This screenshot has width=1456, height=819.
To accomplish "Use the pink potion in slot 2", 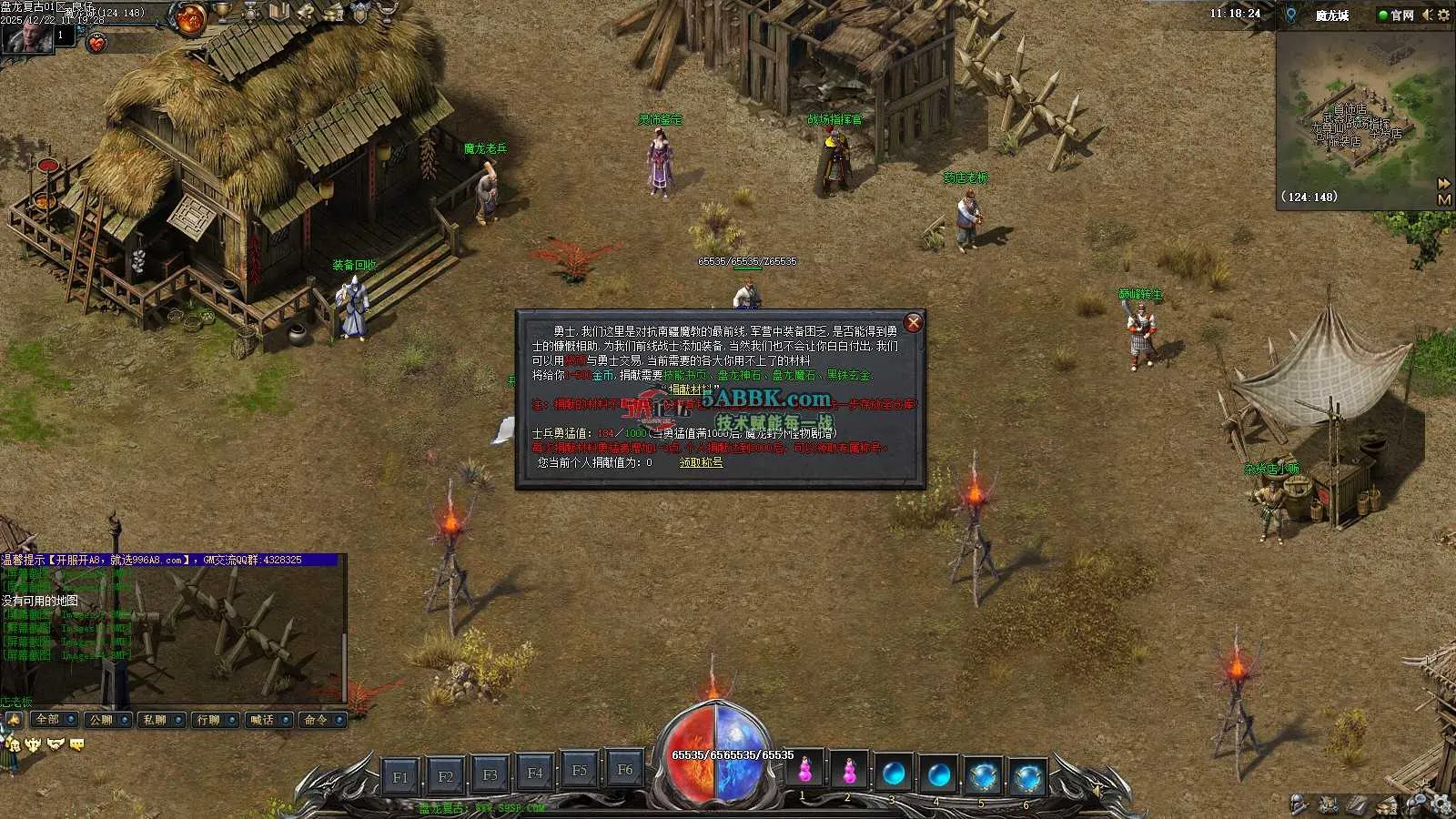I will (849, 772).
